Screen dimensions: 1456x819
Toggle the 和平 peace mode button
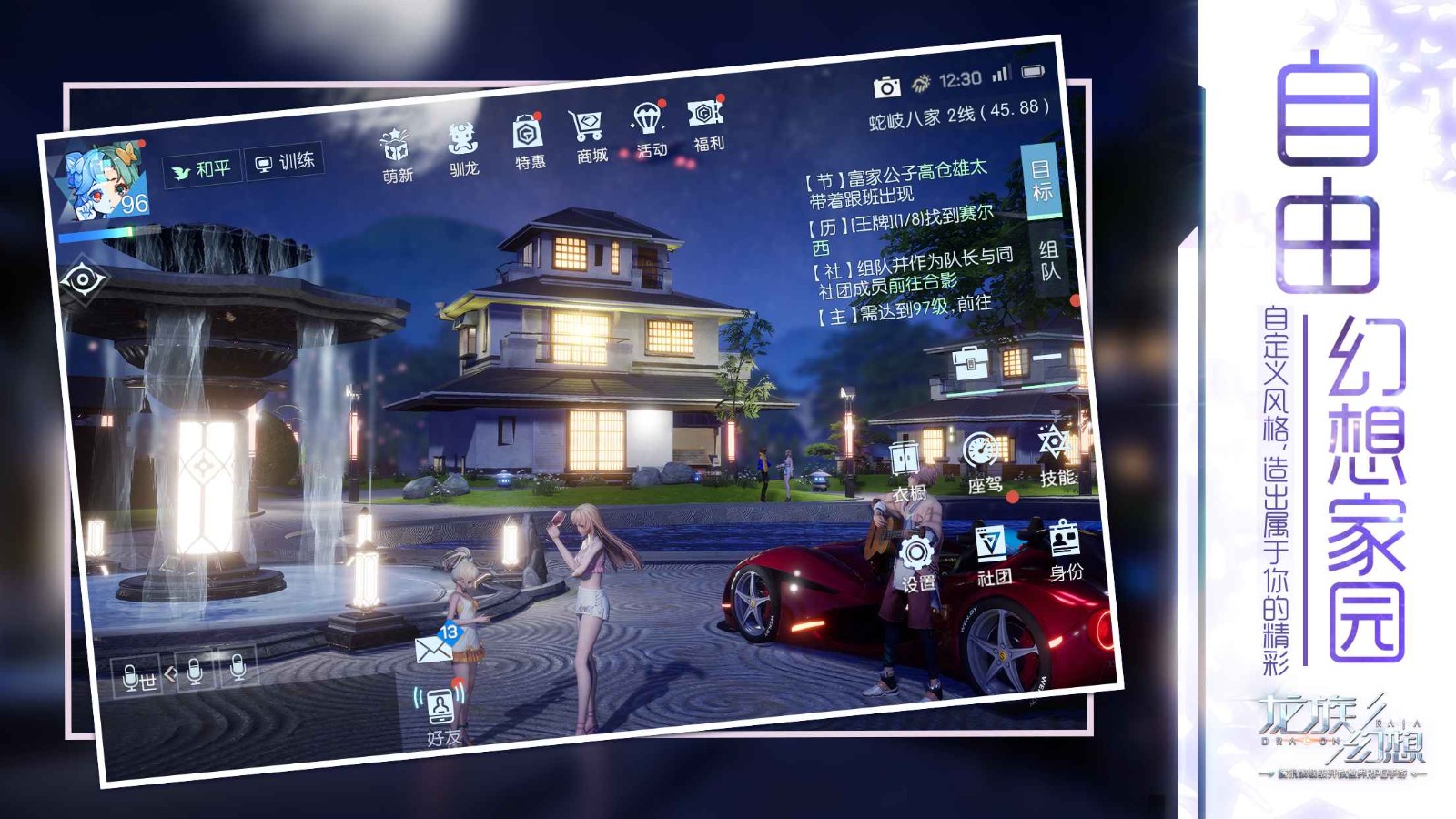coord(202,169)
